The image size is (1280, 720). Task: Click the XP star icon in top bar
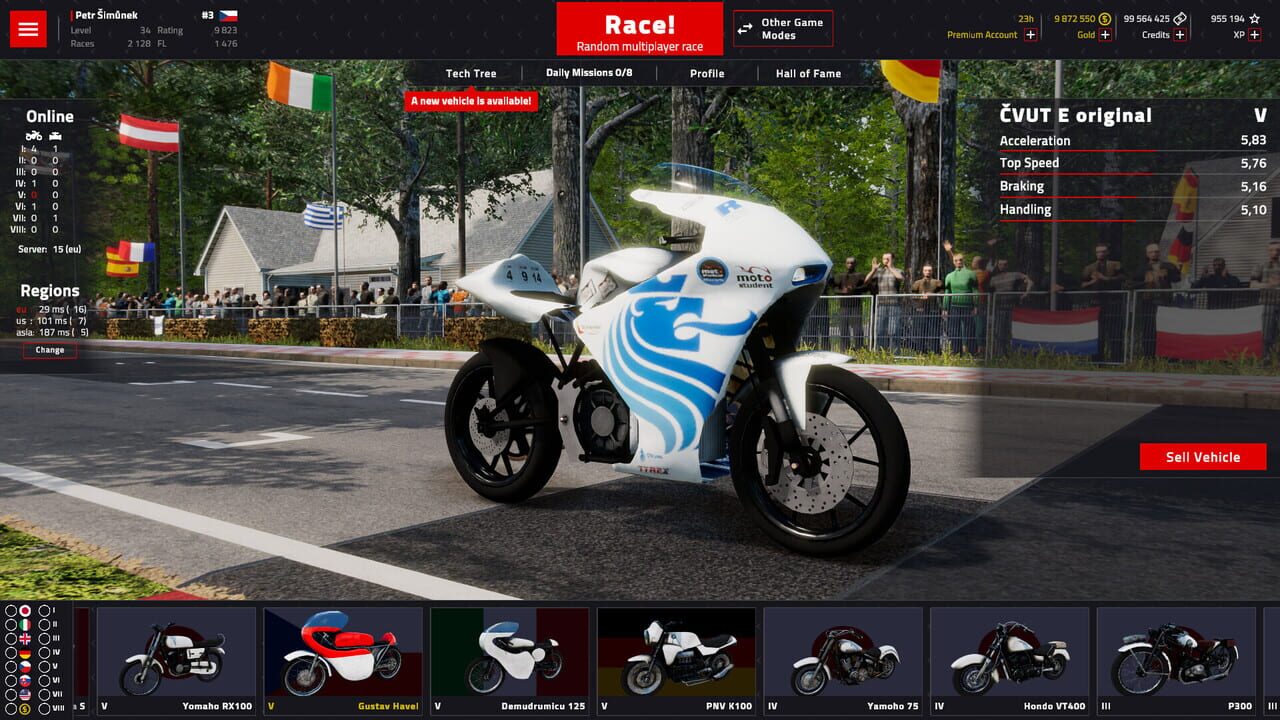(x=1254, y=19)
